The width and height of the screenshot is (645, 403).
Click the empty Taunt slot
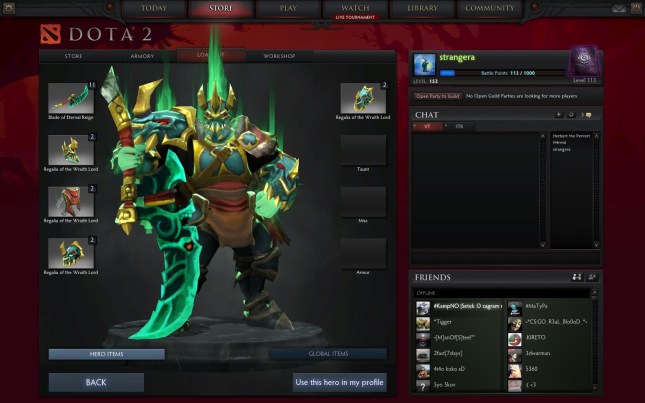(x=363, y=151)
